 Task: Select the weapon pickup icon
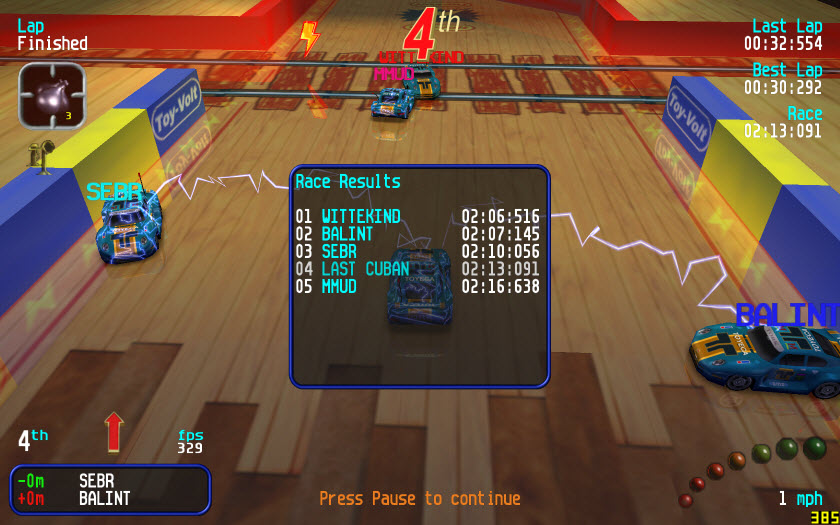(51, 95)
